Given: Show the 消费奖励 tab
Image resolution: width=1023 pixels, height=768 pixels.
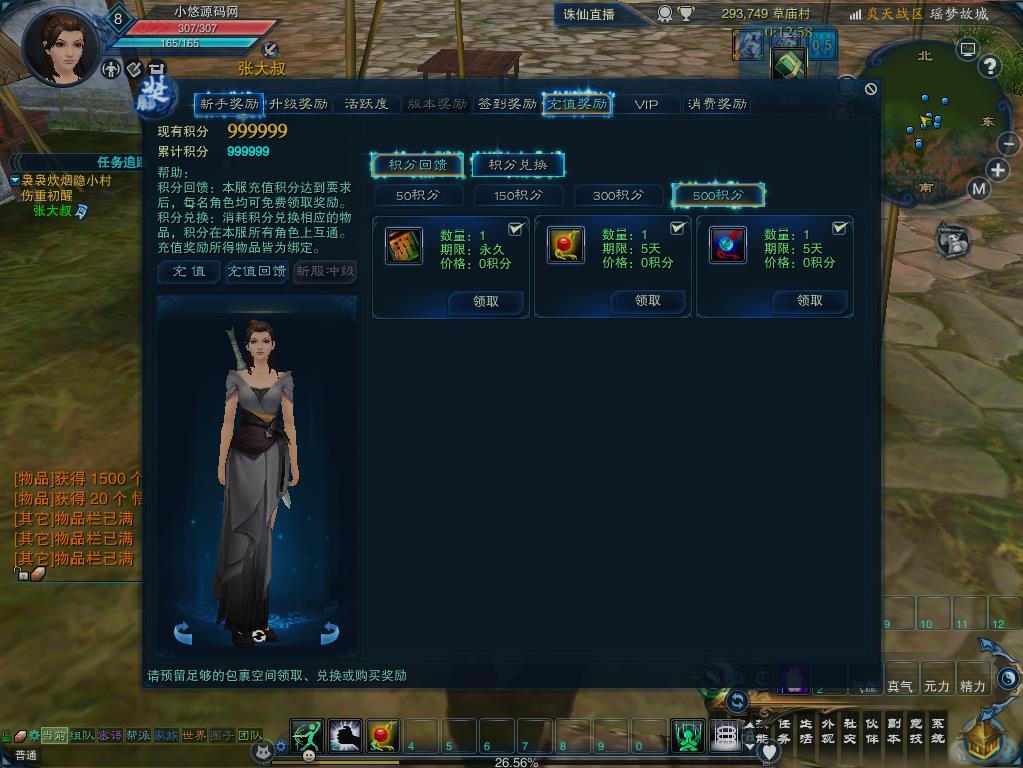Looking at the screenshot, I should pyautogui.click(x=716, y=104).
